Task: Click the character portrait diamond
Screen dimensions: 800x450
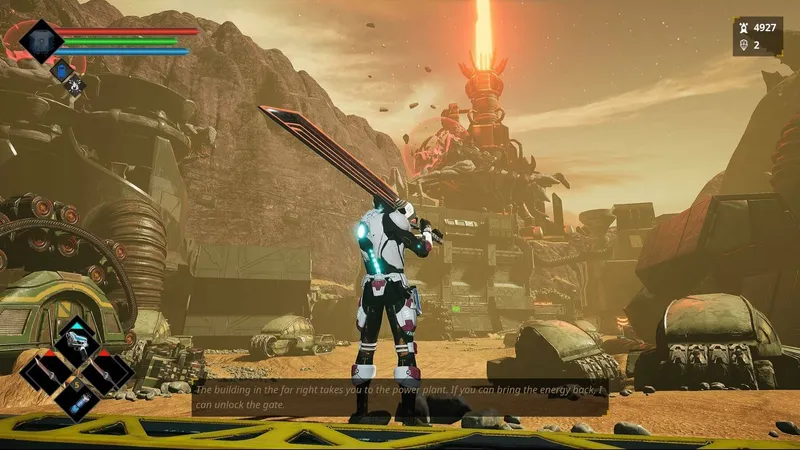Action: point(41,41)
